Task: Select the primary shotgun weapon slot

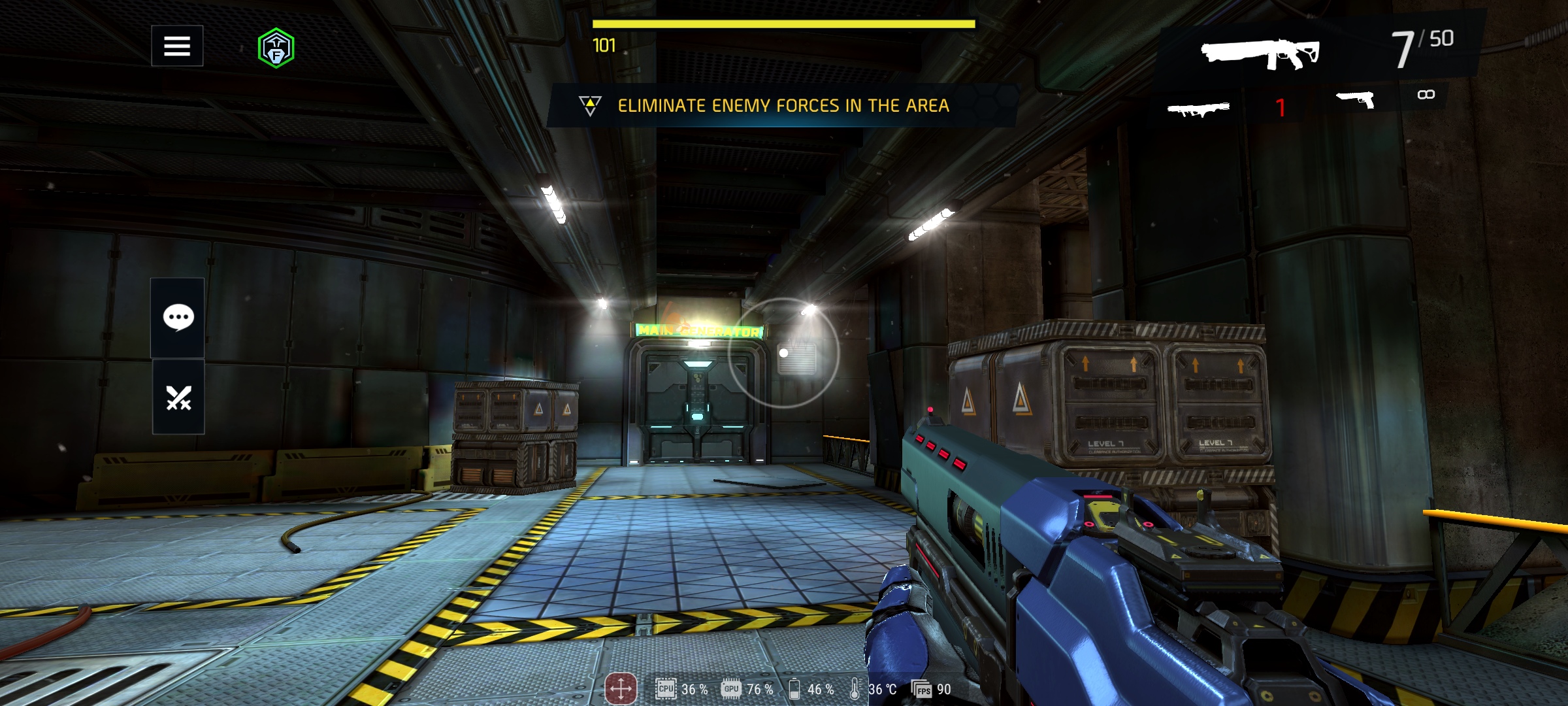Action: 1260,51
